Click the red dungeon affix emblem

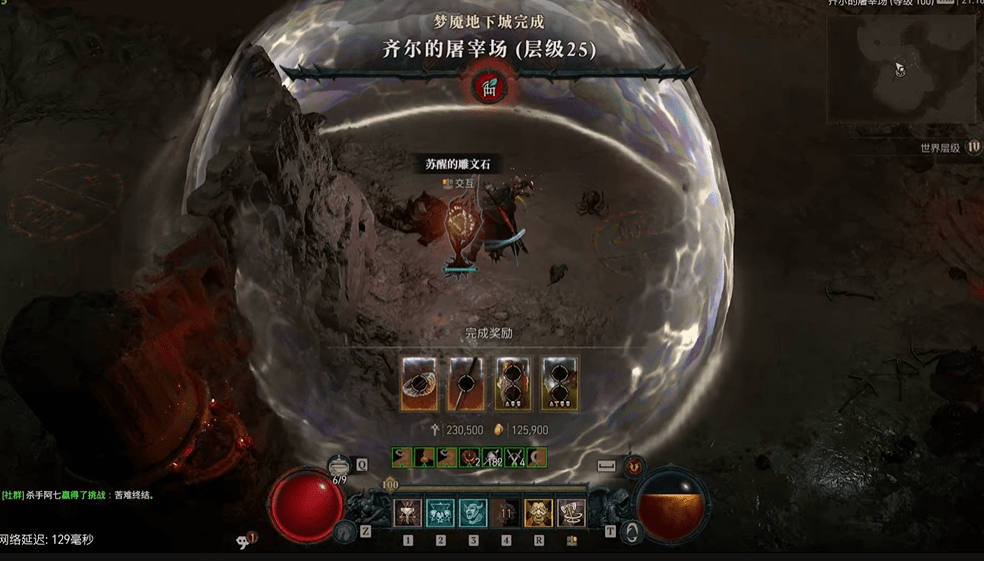[x=490, y=87]
